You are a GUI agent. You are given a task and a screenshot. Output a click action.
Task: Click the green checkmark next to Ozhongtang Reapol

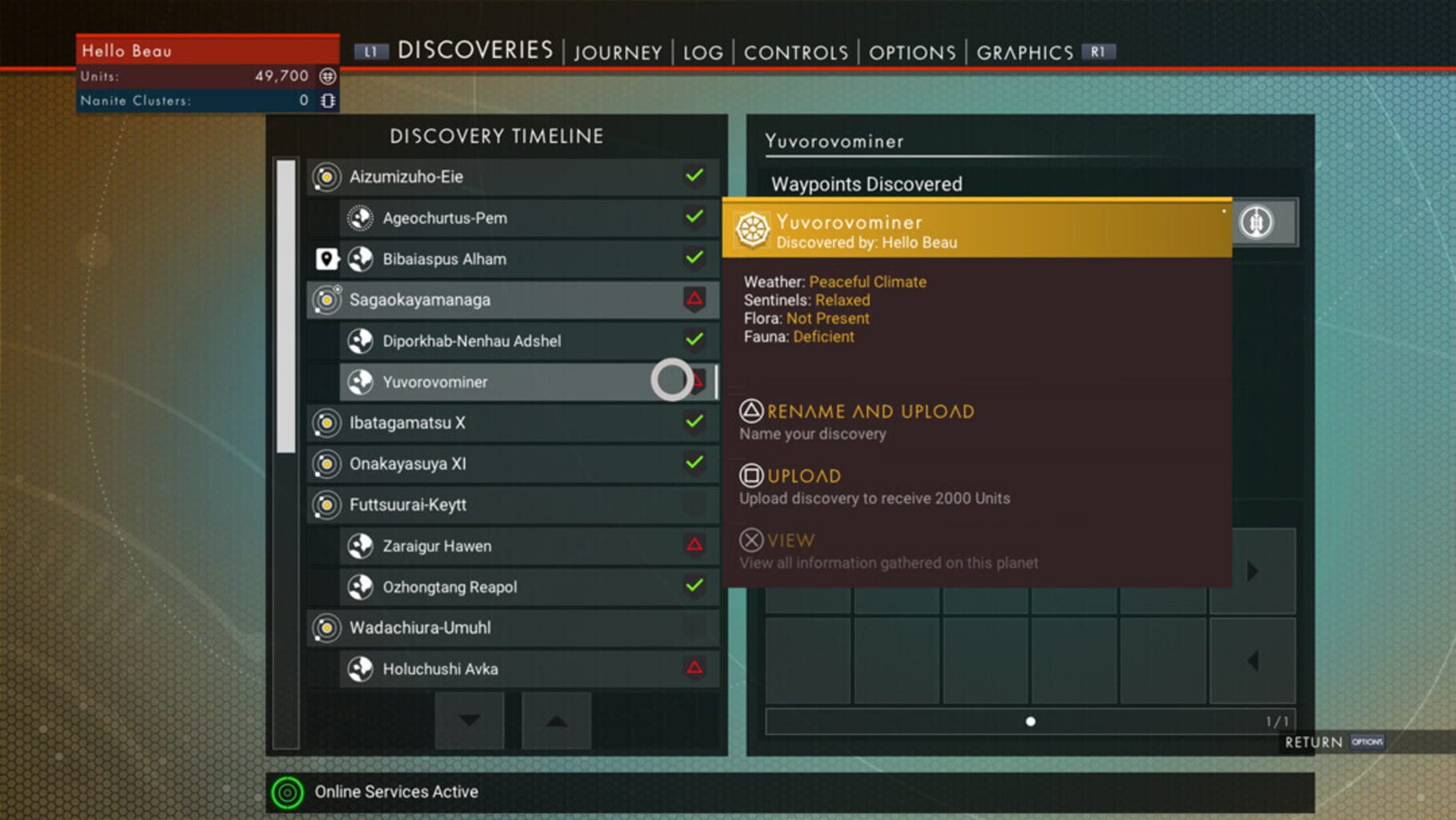695,586
